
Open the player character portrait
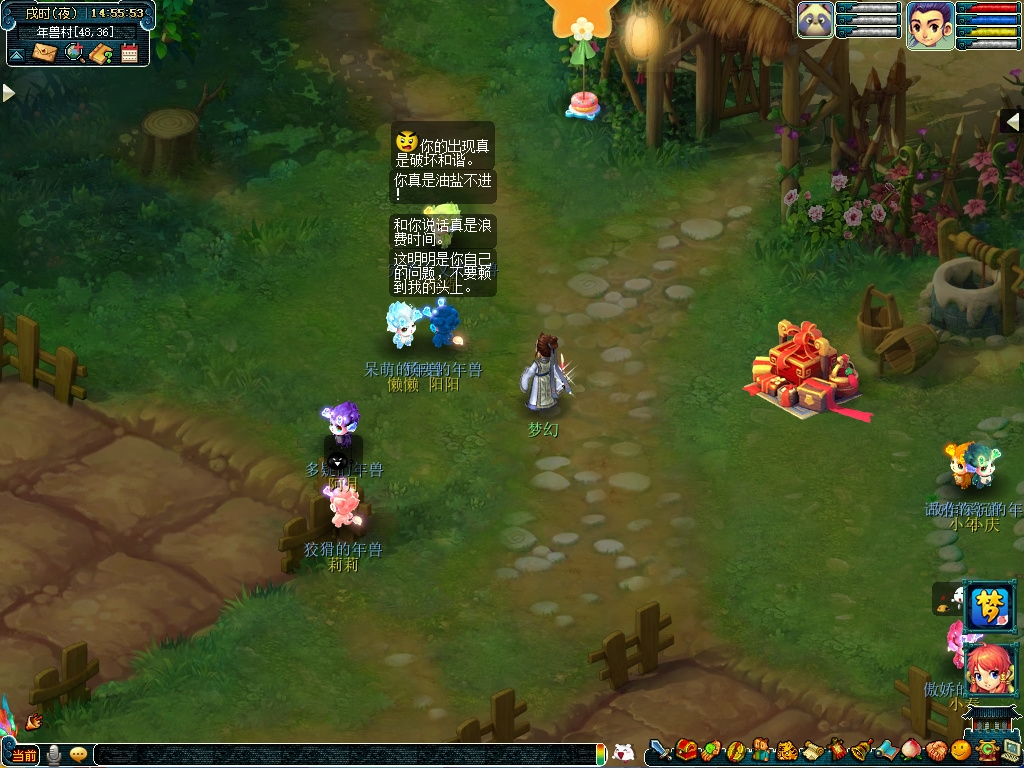[929, 24]
